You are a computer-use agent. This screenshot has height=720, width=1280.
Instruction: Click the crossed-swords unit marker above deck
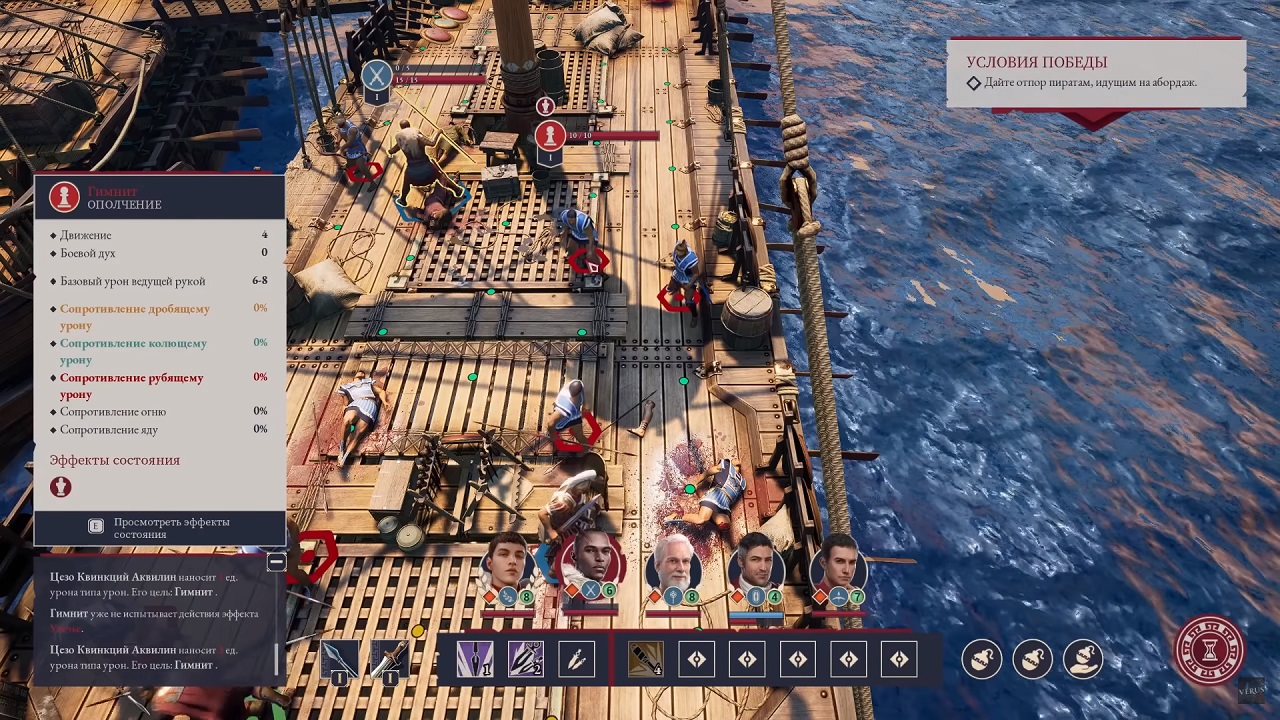click(x=376, y=74)
